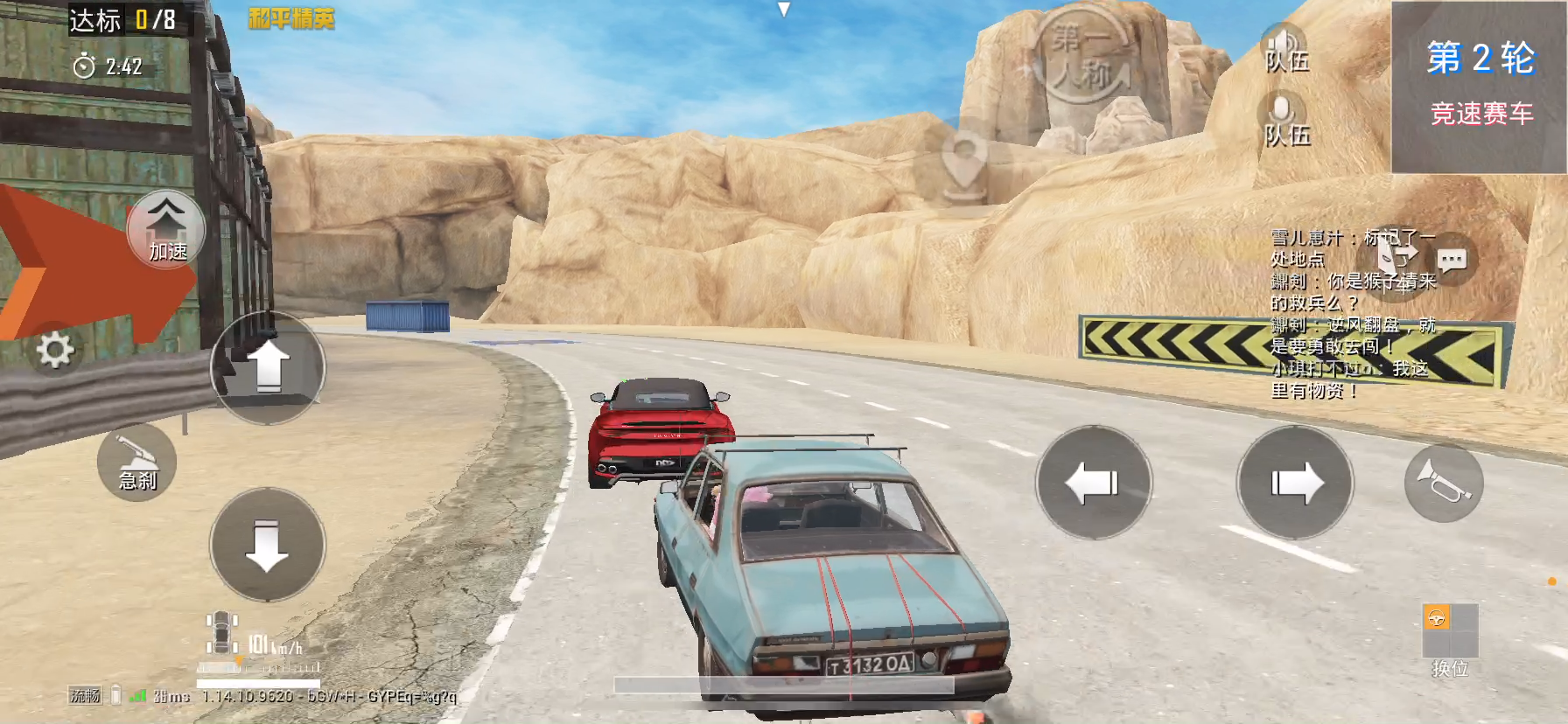Screen dimensions: 1568x724
Task: Honk the car horn
Action: coord(1443,483)
